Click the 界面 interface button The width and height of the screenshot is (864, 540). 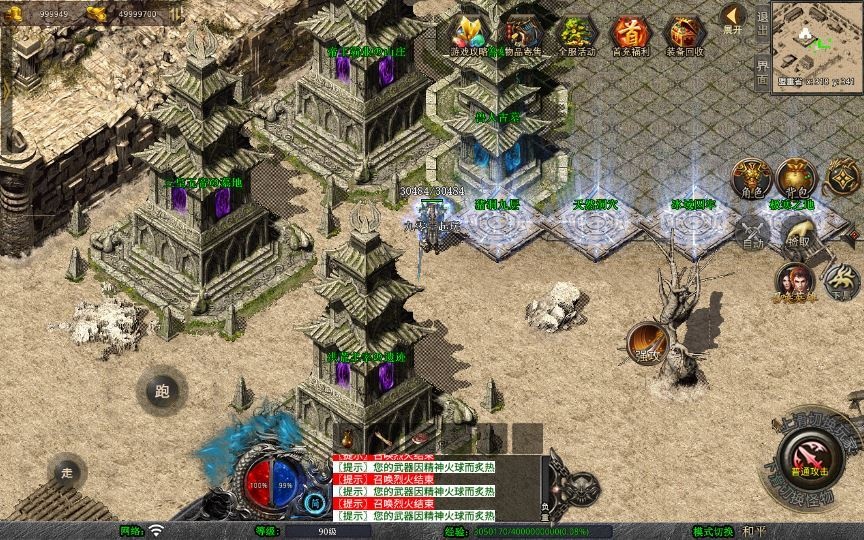pos(762,71)
